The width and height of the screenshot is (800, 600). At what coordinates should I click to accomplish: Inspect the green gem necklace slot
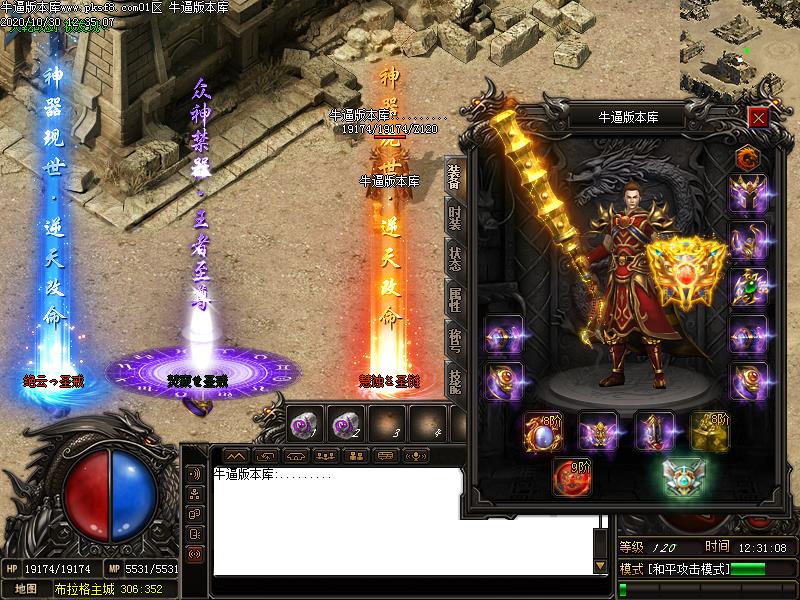pyautogui.click(x=747, y=287)
